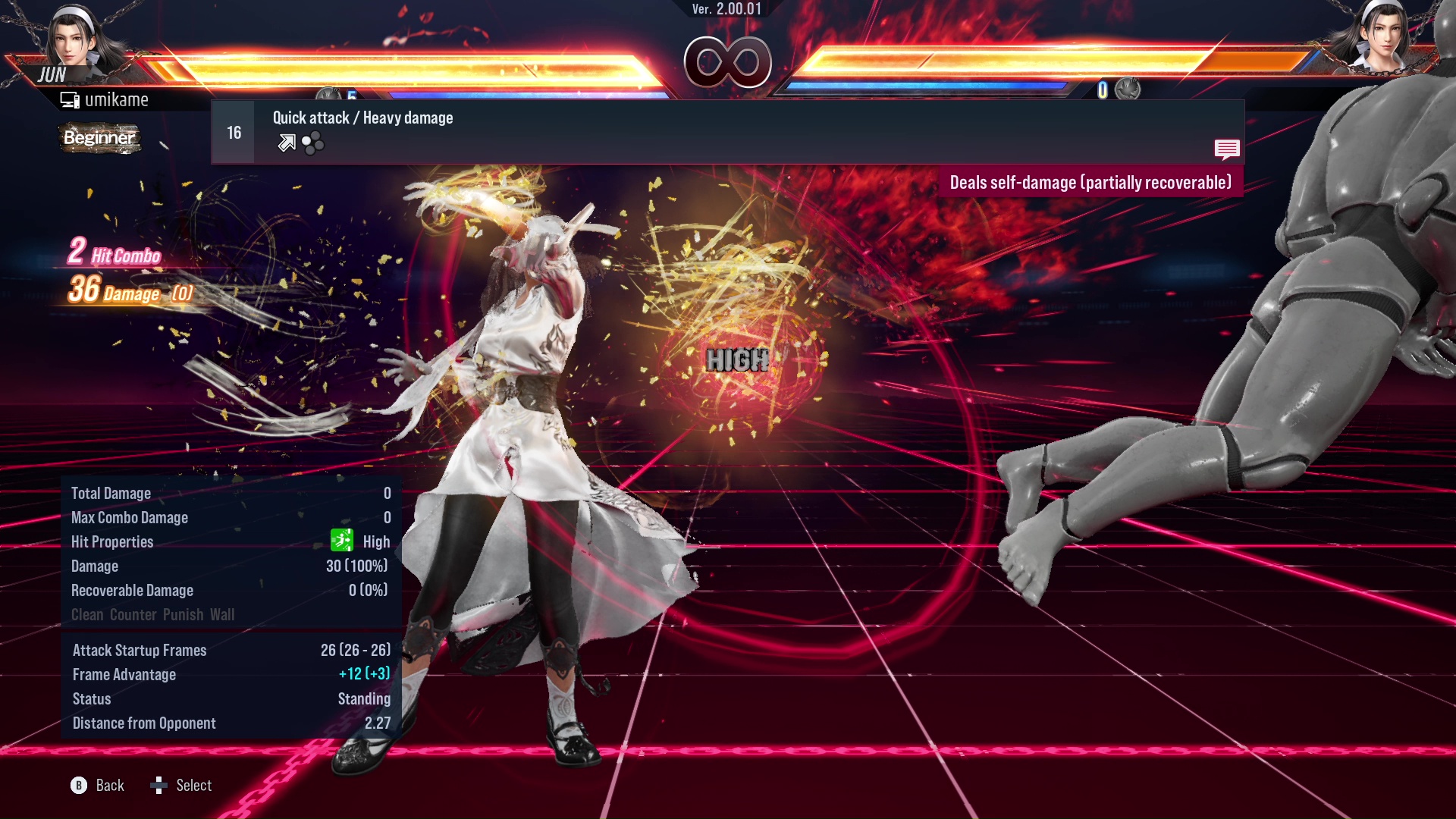This screenshot has width=1456, height=819.
Task: Click the infinity round counter
Action: click(x=726, y=61)
